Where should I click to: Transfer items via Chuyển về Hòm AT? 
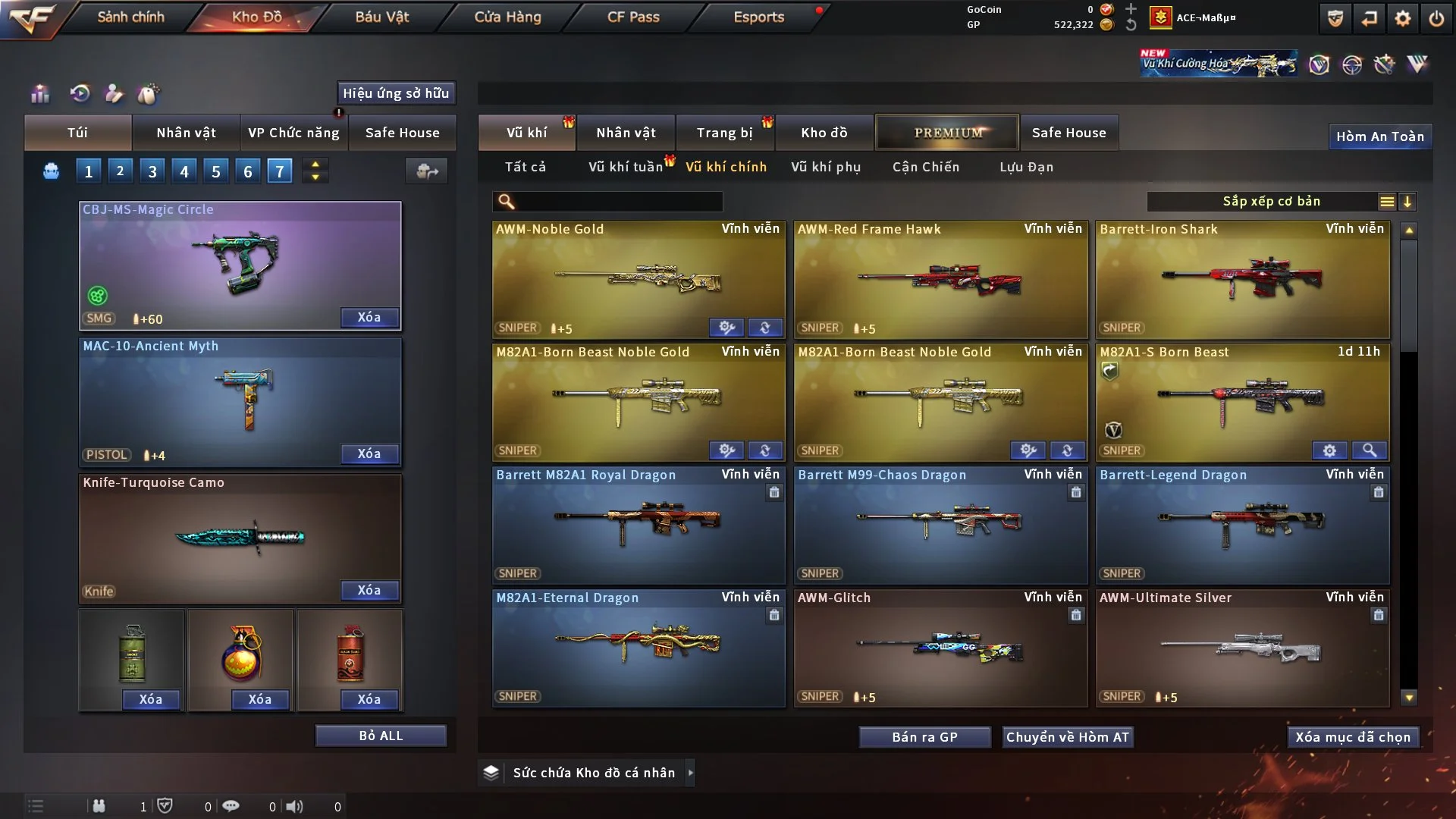coord(1068,737)
